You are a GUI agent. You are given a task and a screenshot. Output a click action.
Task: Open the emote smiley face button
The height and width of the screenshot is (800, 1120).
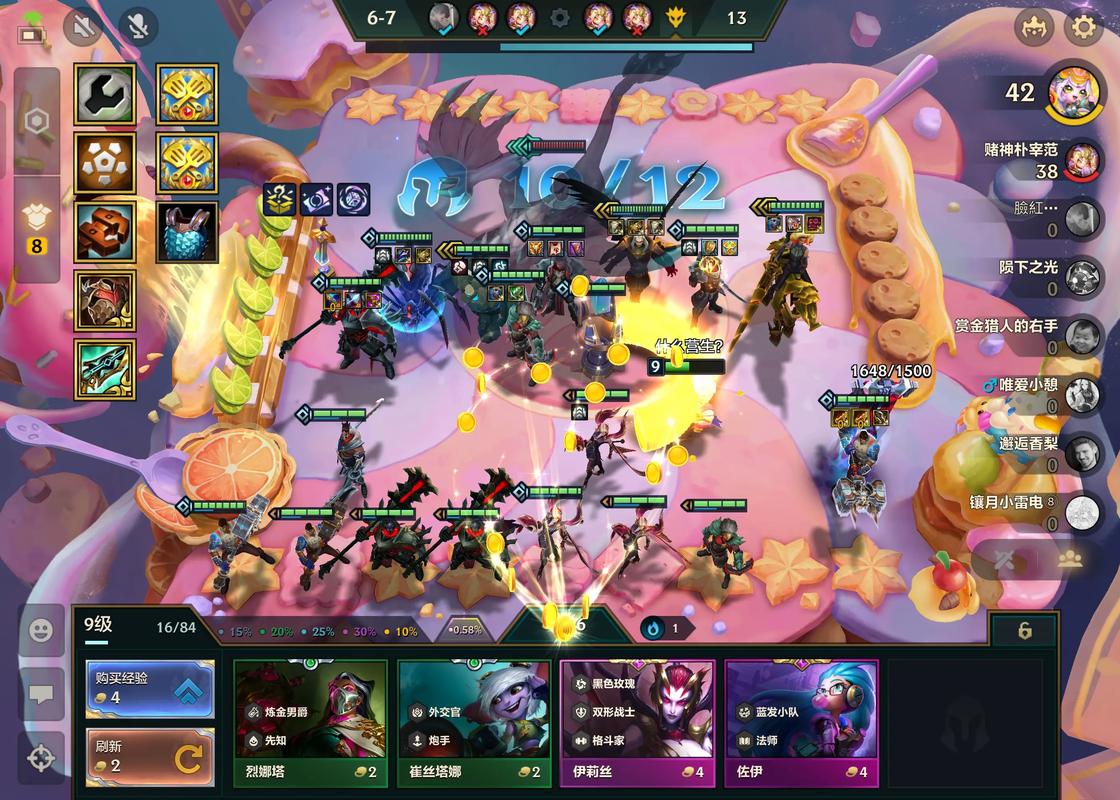41,630
